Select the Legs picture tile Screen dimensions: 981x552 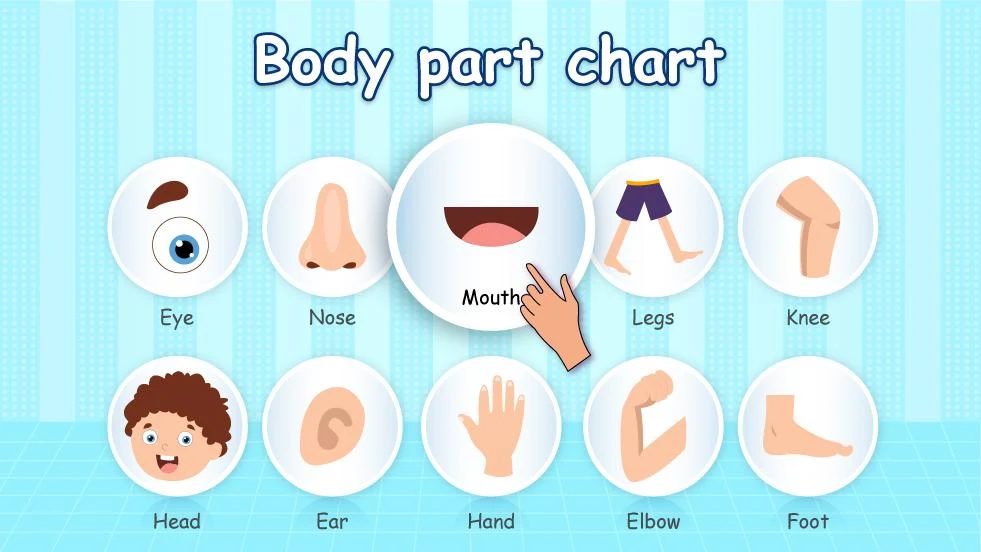click(x=654, y=226)
